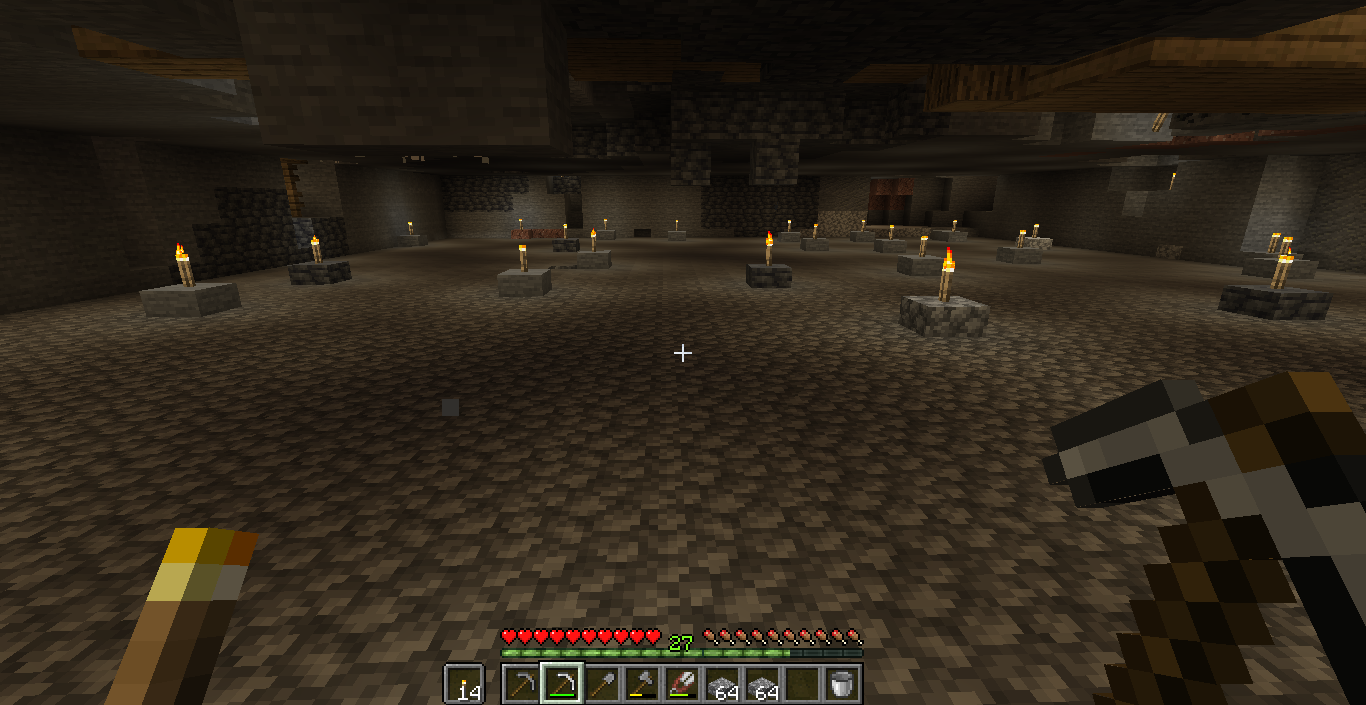Choose the undamaged pickaxe hotbar slot
The width and height of the screenshot is (1366, 705).
click(521, 684)
